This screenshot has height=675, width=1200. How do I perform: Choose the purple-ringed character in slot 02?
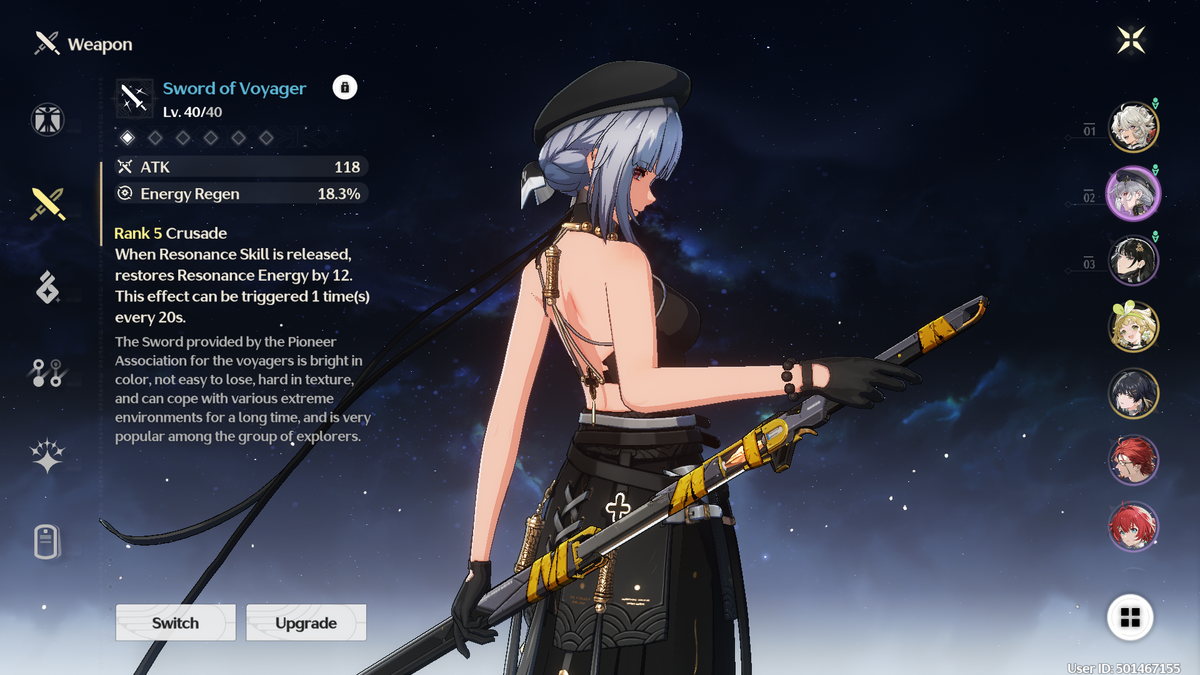[1133, 192]
